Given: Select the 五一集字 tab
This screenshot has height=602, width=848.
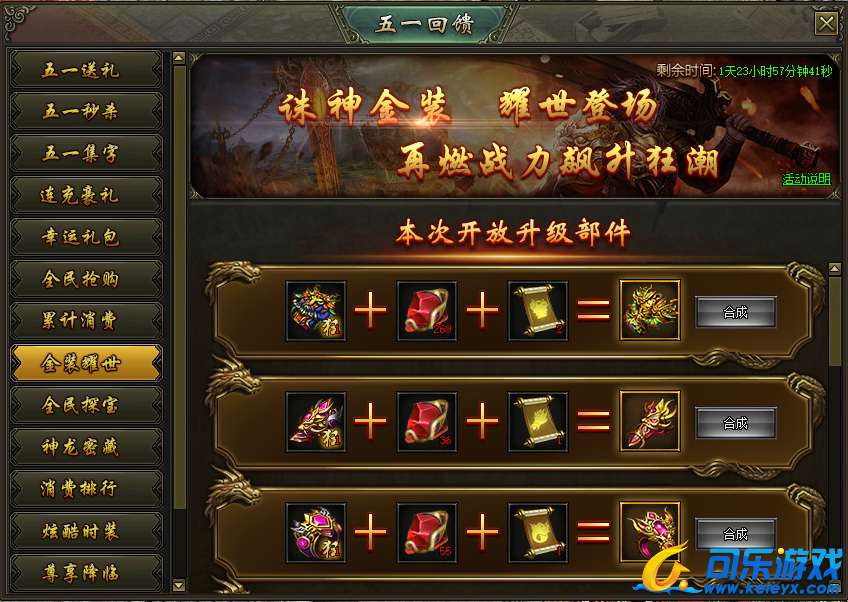Looking at the screenshot, I should (x=86, y=154).
